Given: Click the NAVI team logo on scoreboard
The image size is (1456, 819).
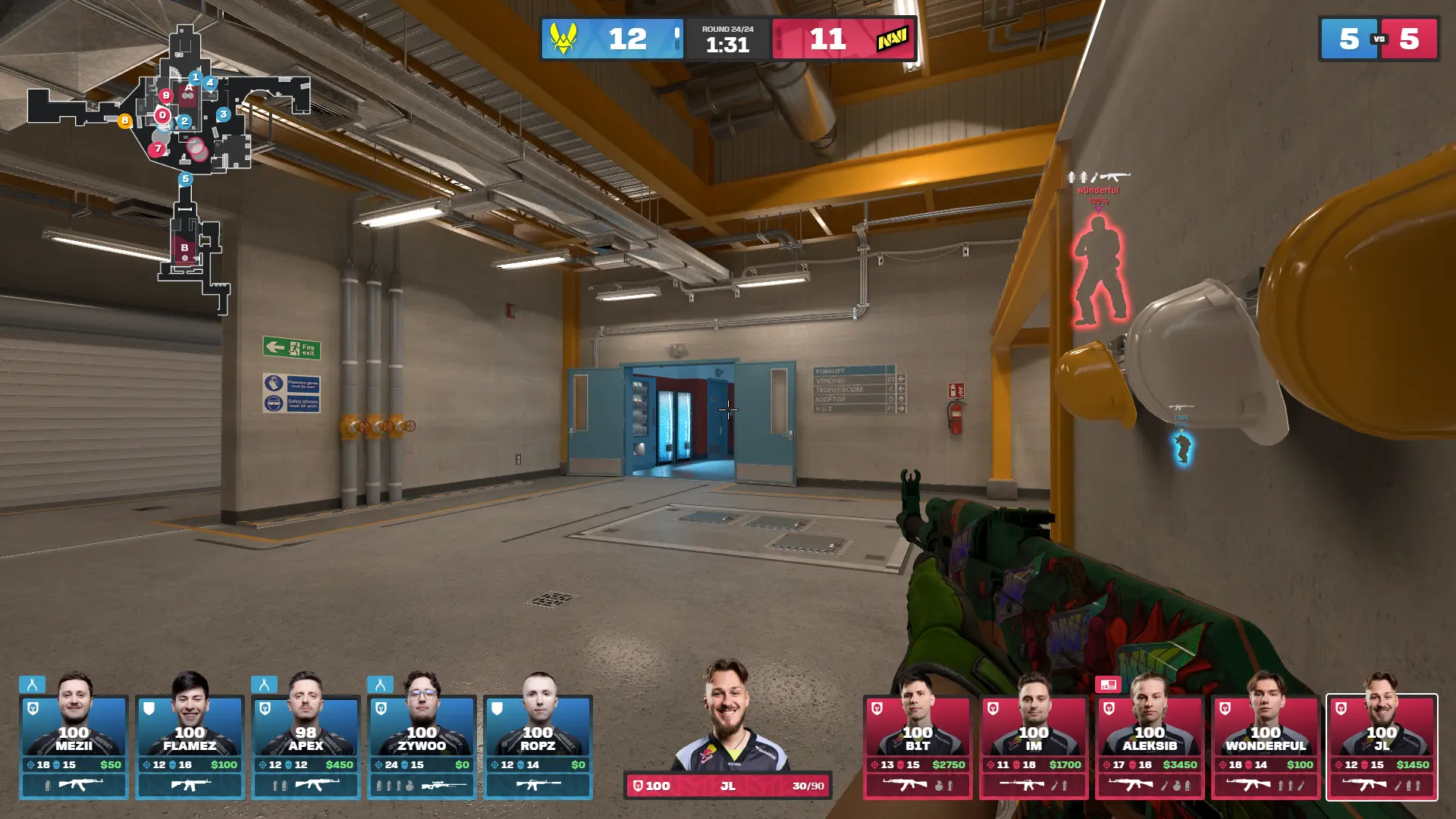Looking at the screenshot, I should pos(892,39).
